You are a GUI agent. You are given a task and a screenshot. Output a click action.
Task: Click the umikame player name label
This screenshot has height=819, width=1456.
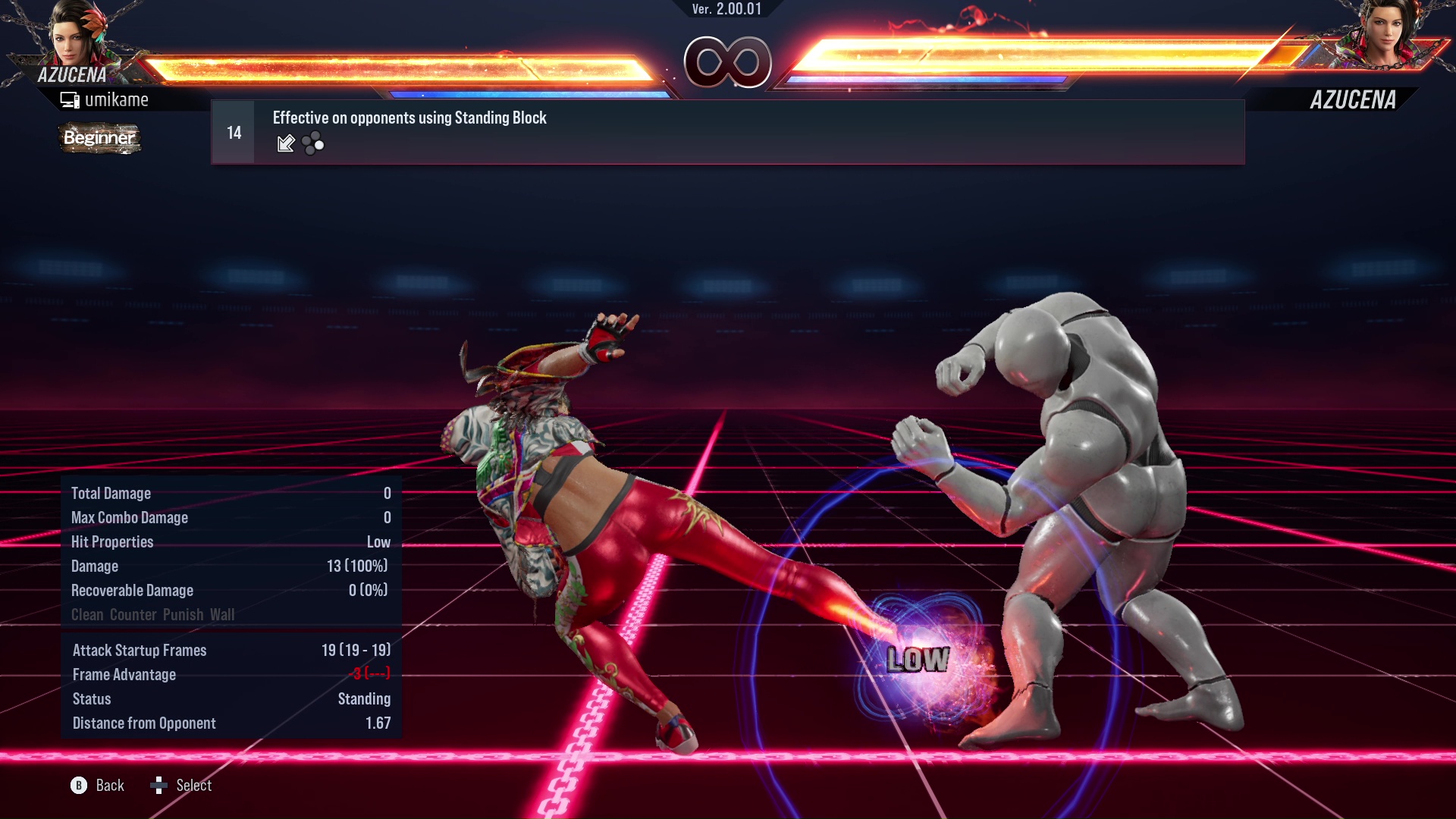pos(118,99)
